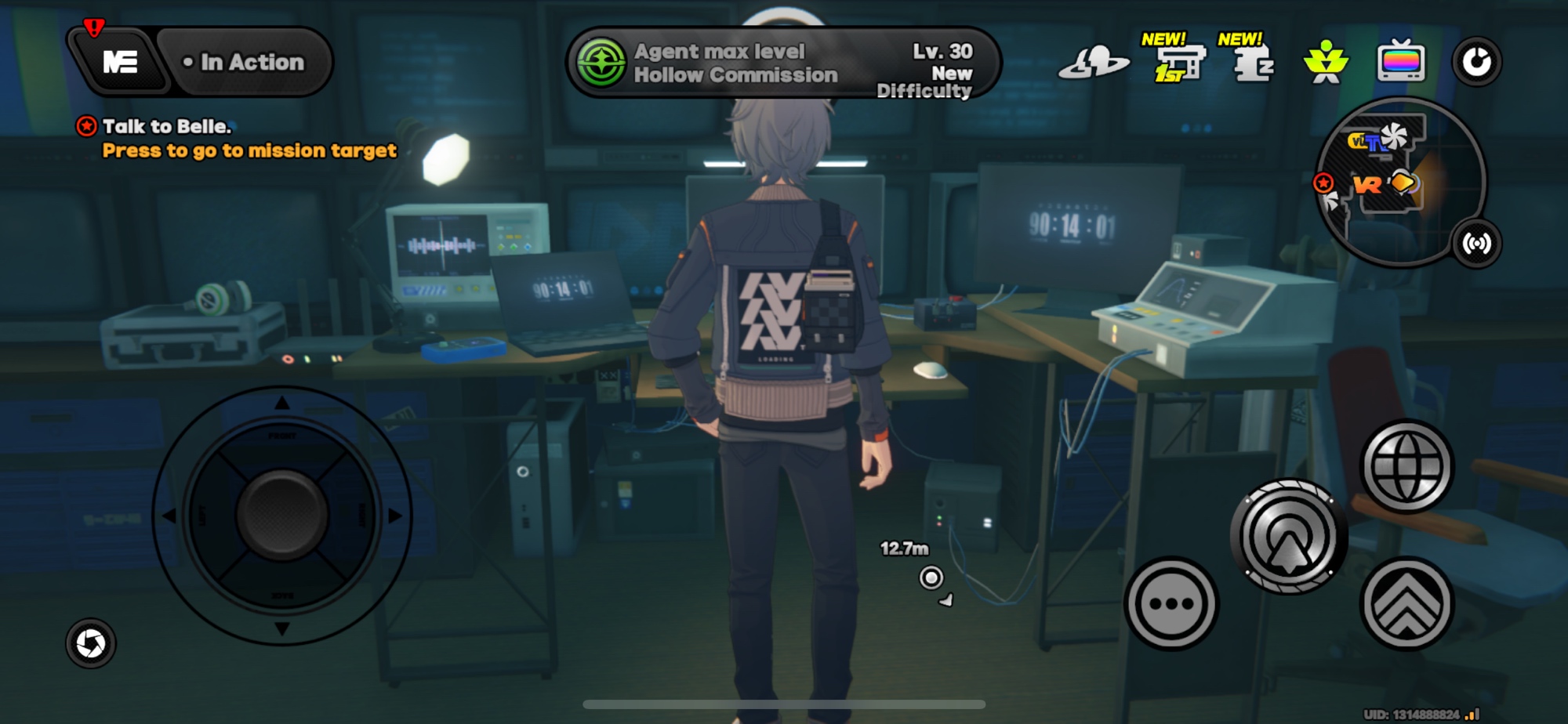Tap the In Action status button
The image size is (1568, 724).
(245, 62)
